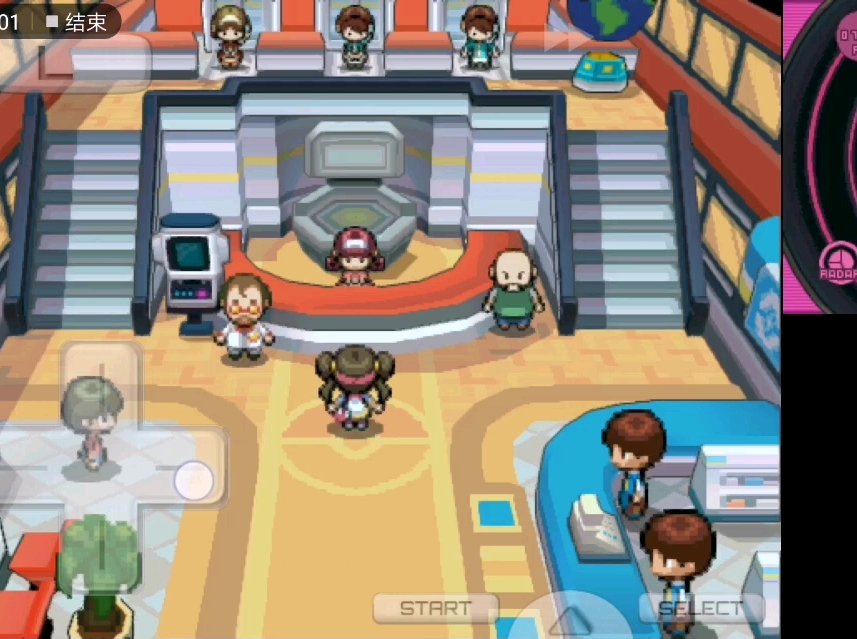Tap the SELECT button overlay

click(701, 608)
